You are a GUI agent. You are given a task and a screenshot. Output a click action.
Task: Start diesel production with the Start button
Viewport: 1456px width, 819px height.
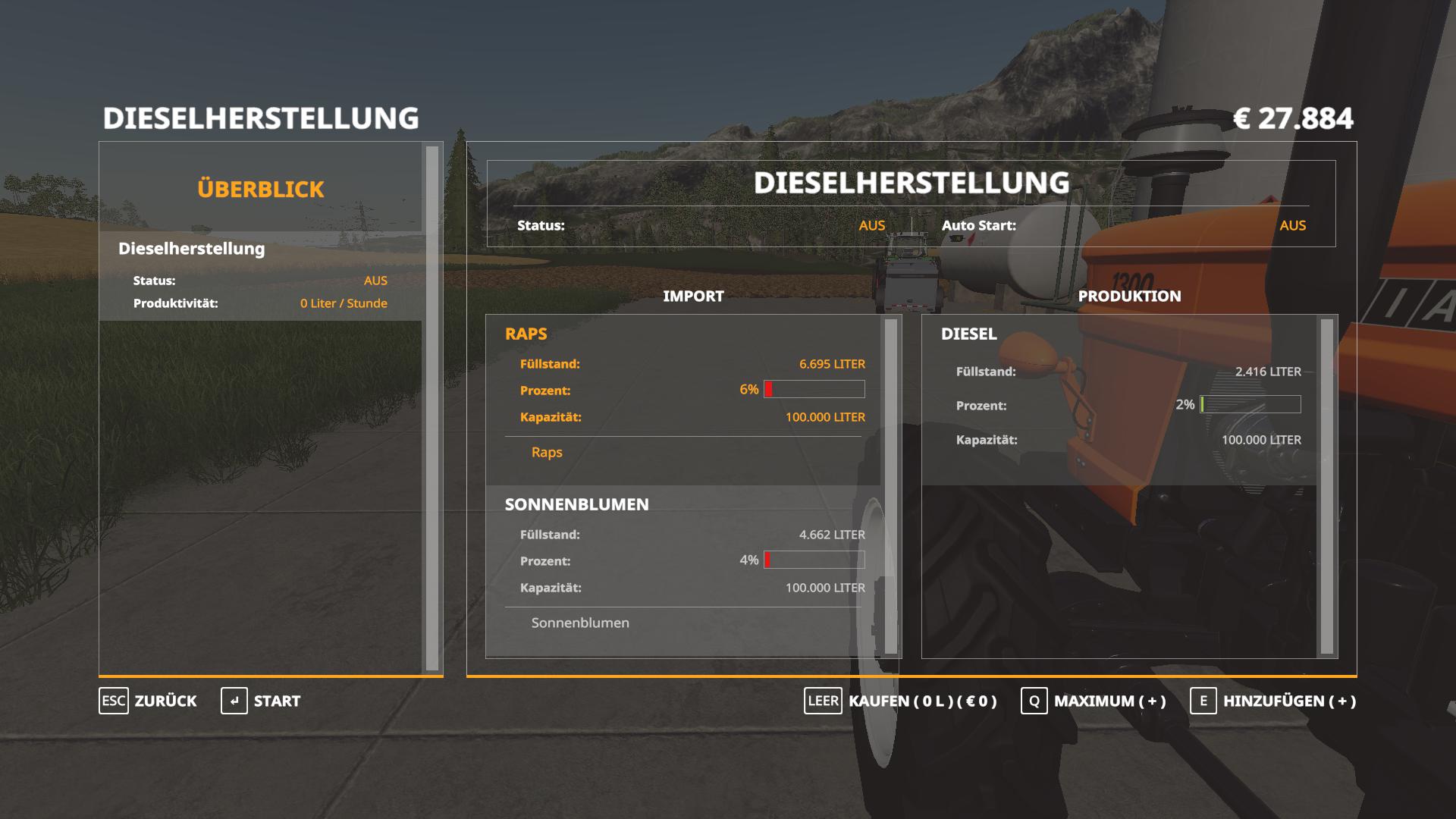click(x=262, y=701)
